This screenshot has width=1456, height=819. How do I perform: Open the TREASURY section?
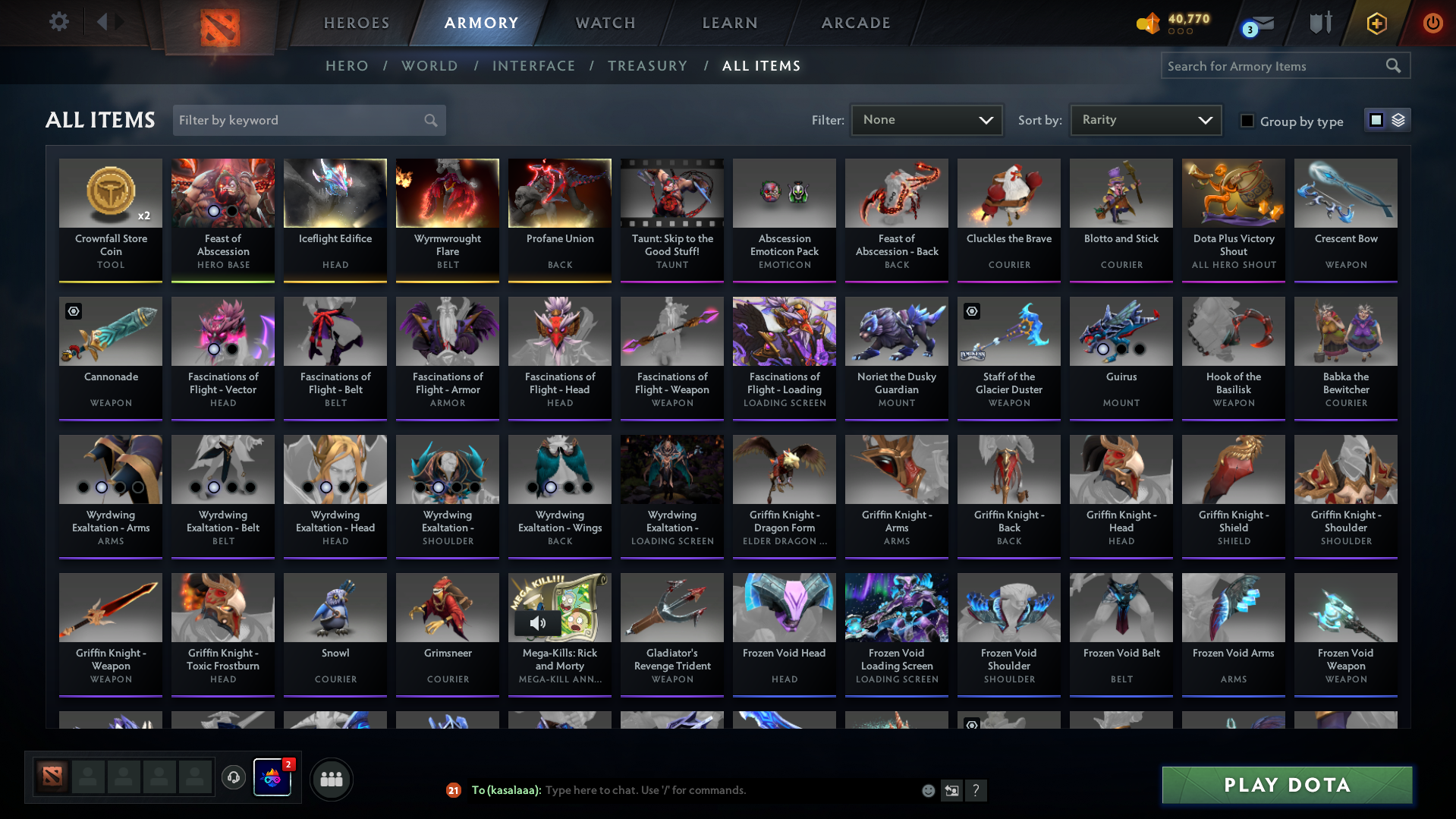click(647, 66)
